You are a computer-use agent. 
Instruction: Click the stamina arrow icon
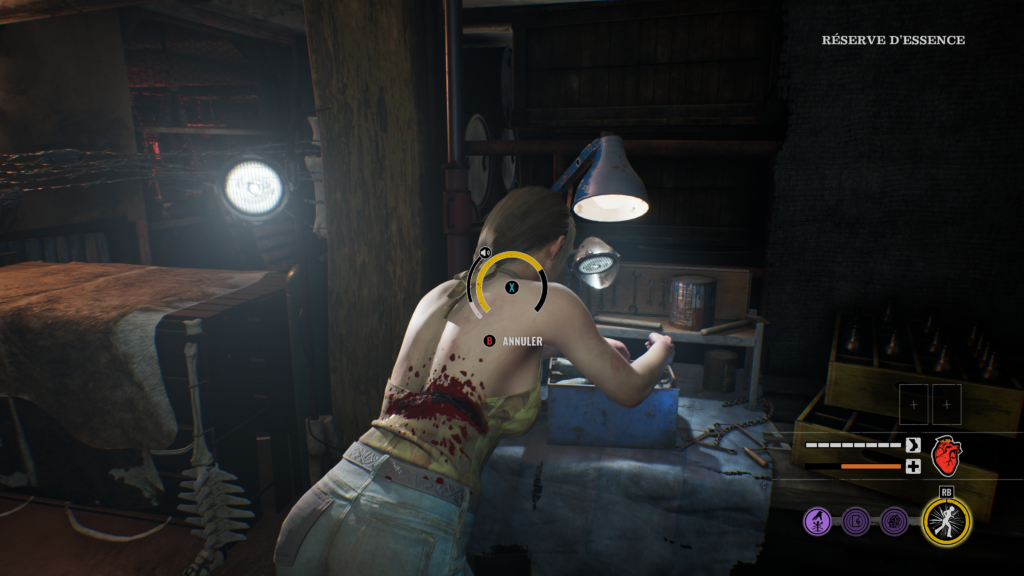pos(912,445)
